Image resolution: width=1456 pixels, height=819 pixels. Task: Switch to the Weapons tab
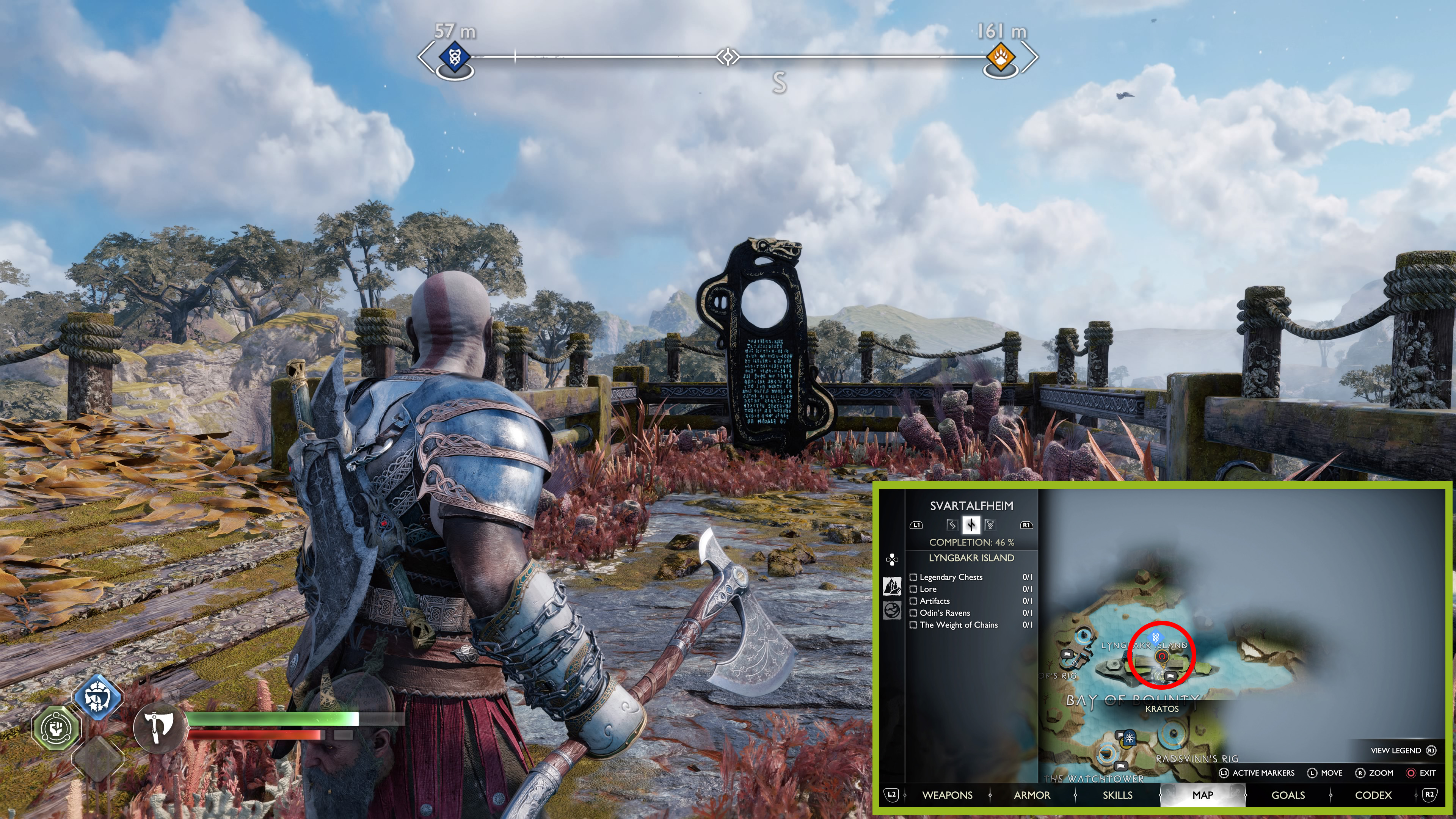point(947,795)
